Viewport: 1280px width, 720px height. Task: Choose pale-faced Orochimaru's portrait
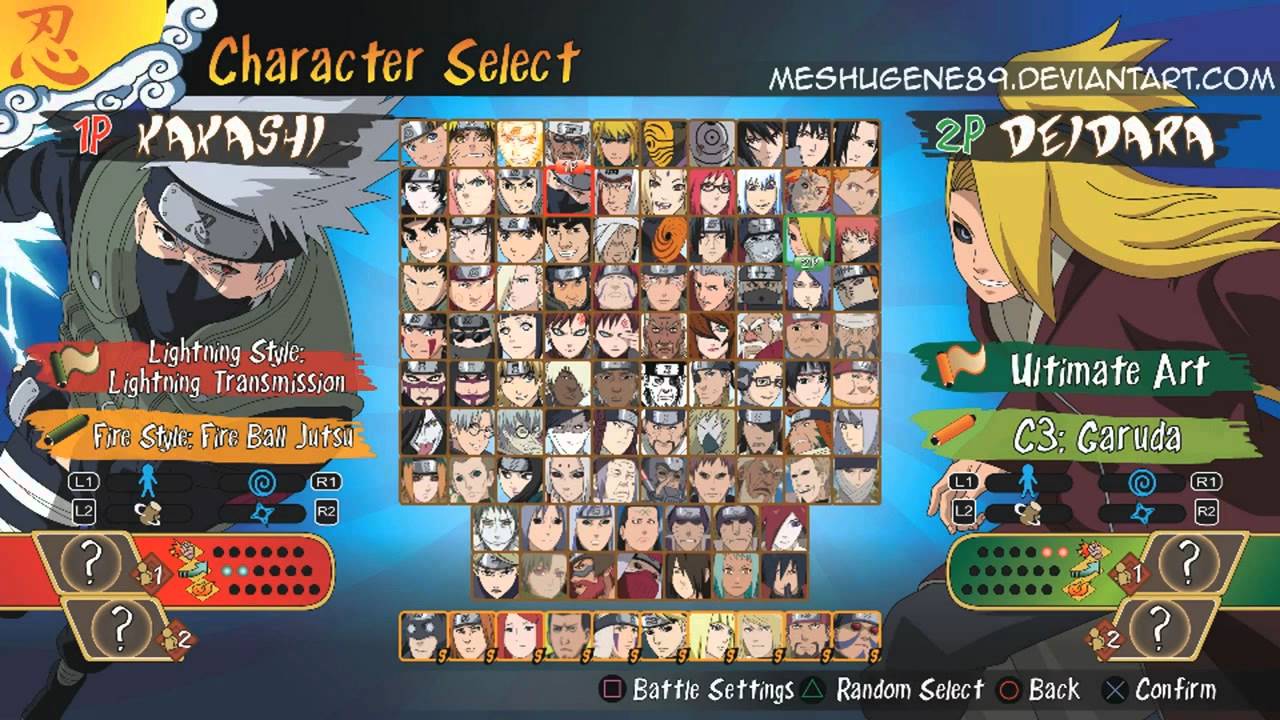(x=424, y=430)
